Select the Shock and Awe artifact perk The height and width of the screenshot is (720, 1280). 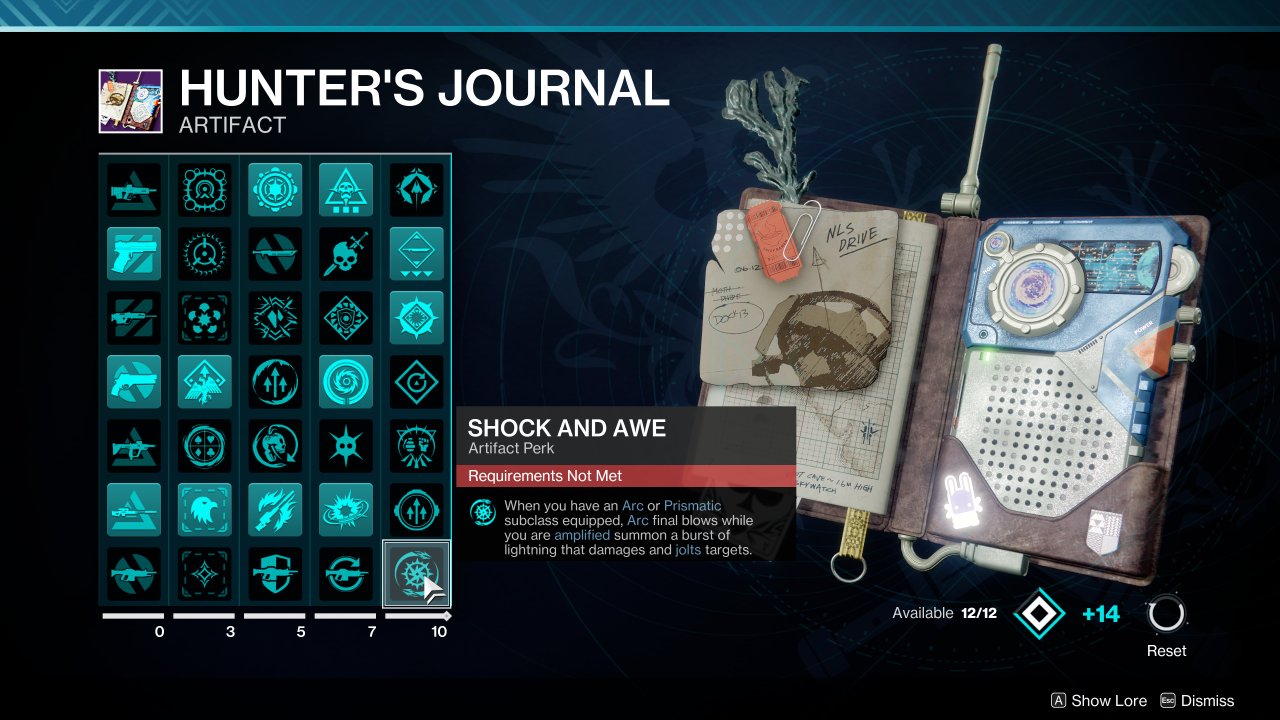point(416,573)
